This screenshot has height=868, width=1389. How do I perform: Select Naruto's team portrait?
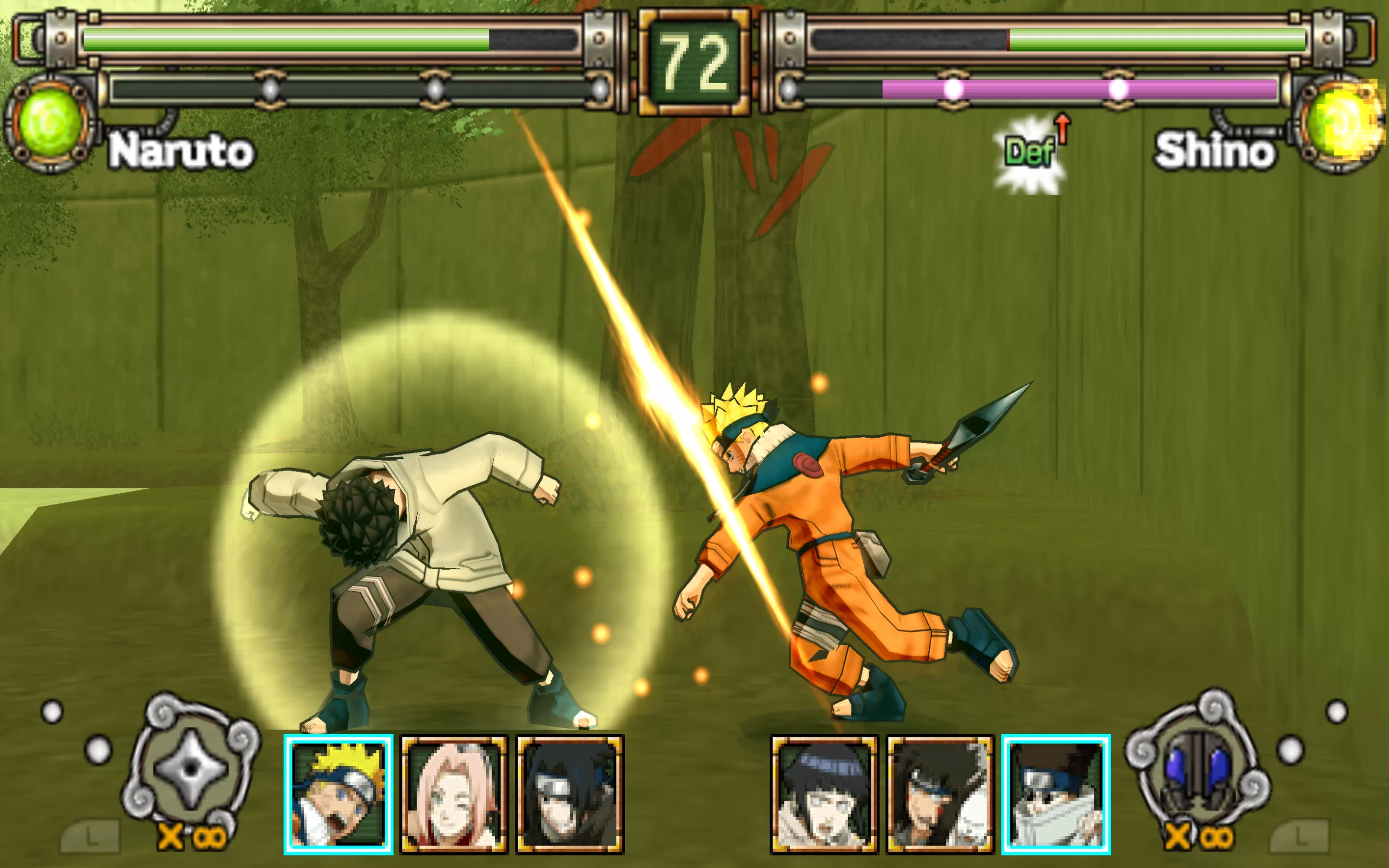(x=339, y=794)
